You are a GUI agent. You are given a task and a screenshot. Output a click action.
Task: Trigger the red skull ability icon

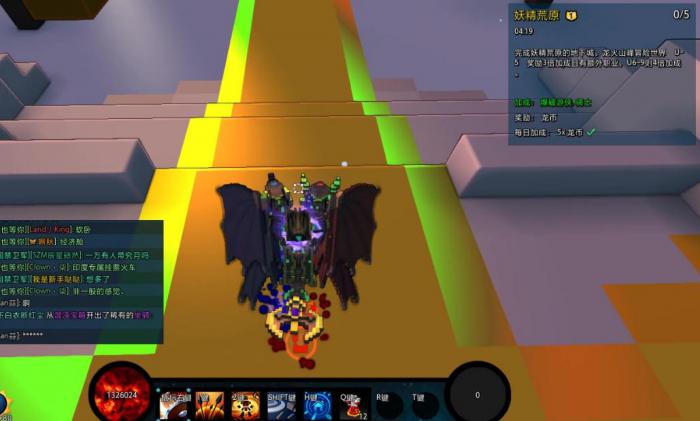[245, 402]
